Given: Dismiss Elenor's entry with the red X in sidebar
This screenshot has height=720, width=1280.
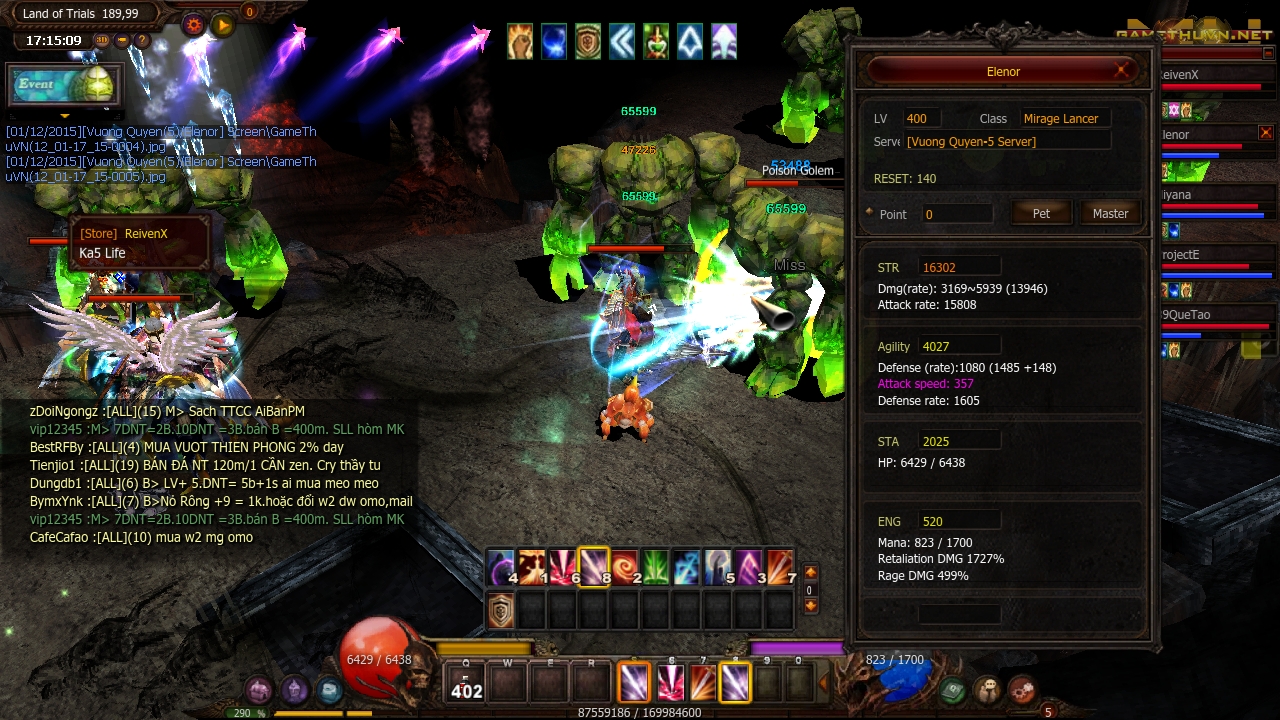Looking at the screenshot, I should click(1267, 131).
